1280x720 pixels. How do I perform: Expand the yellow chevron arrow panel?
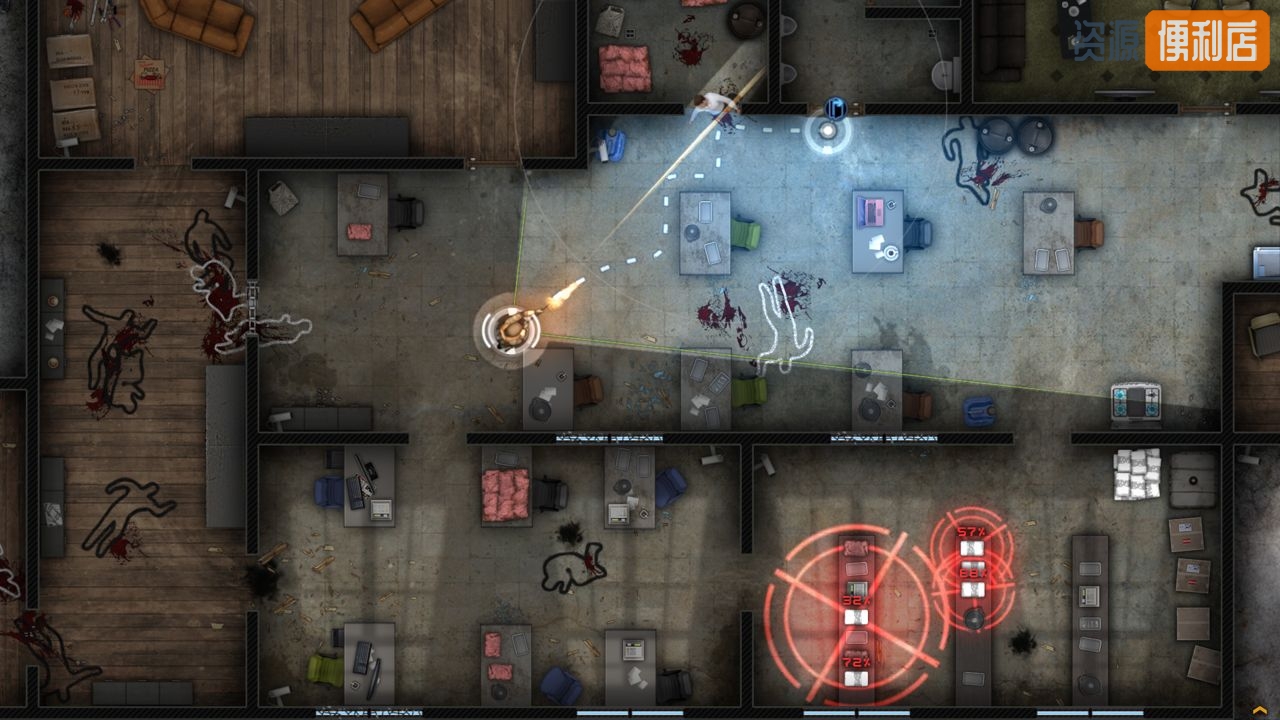point(1259,710)
